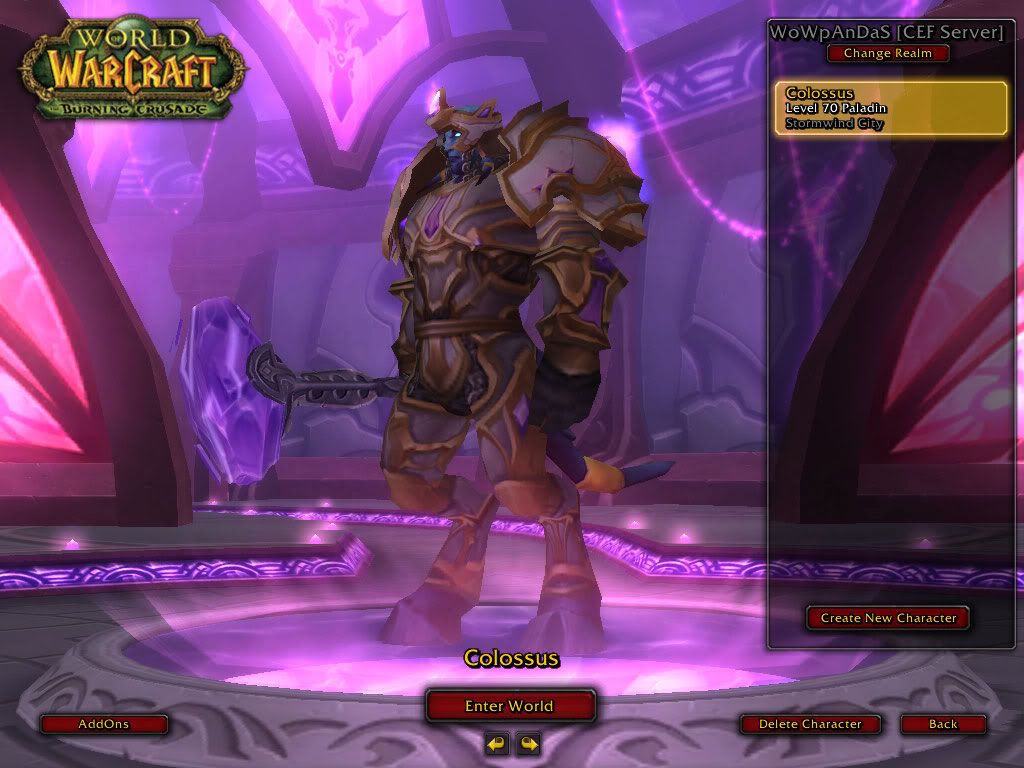The width and height of the screenshot is (1024, 768).
Task: Create New Character
Action: tap(888, 618)
